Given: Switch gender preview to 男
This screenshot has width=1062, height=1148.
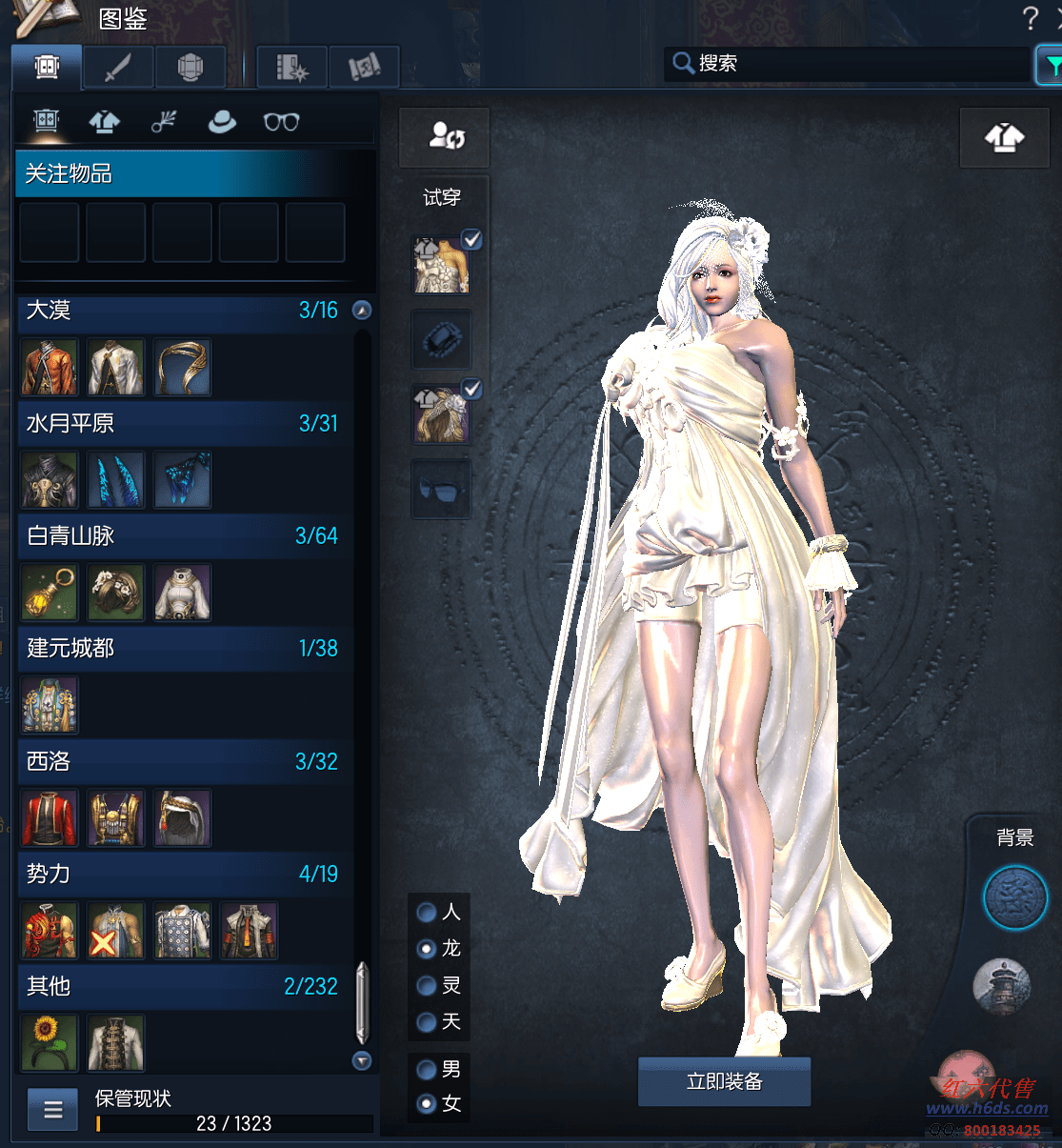Looking at the screenshot, I should 428,1070.
